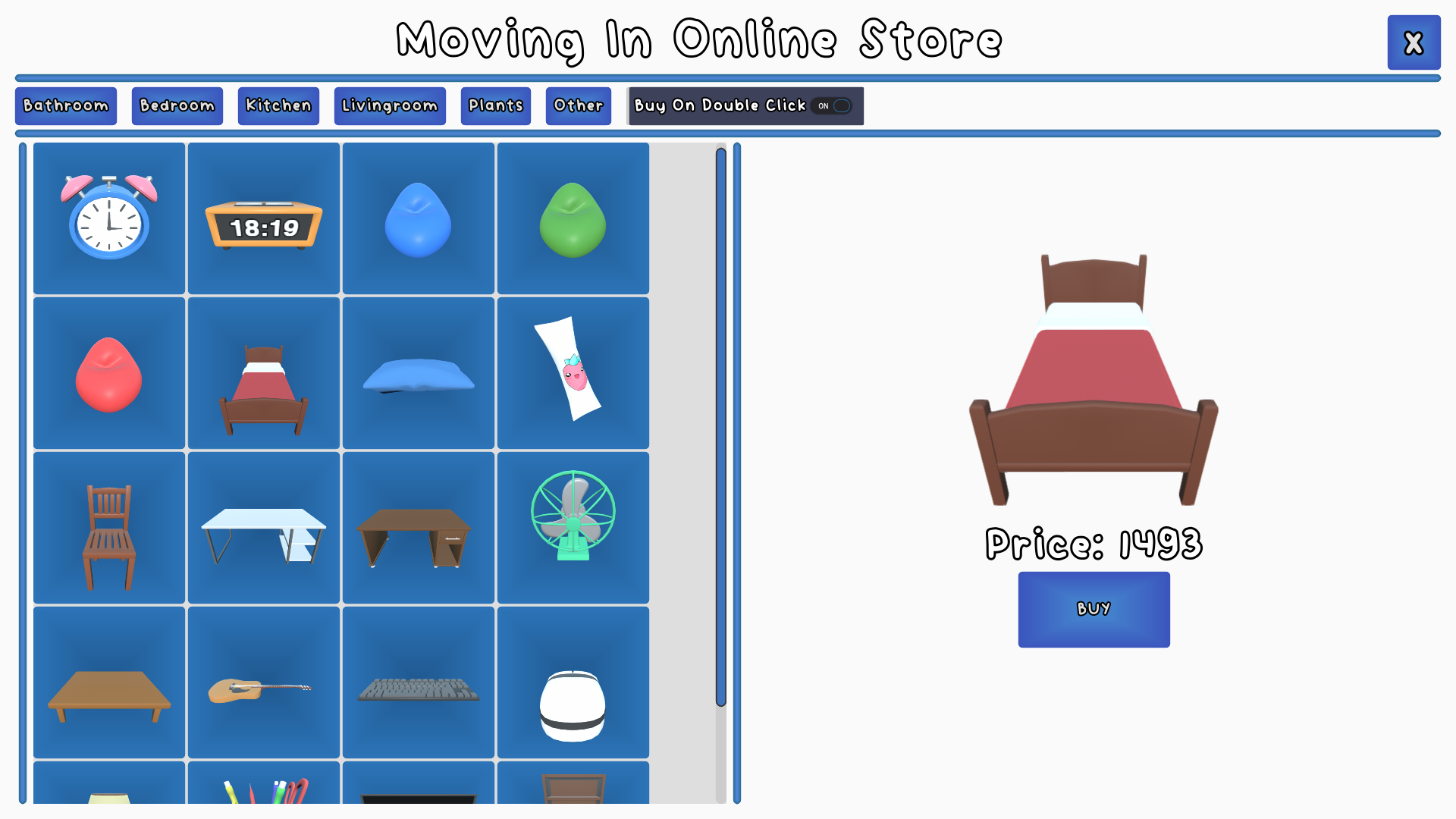Open the Bedroom category
Viewport: 1456px width, 819px height.
click(x=177, y=105)
